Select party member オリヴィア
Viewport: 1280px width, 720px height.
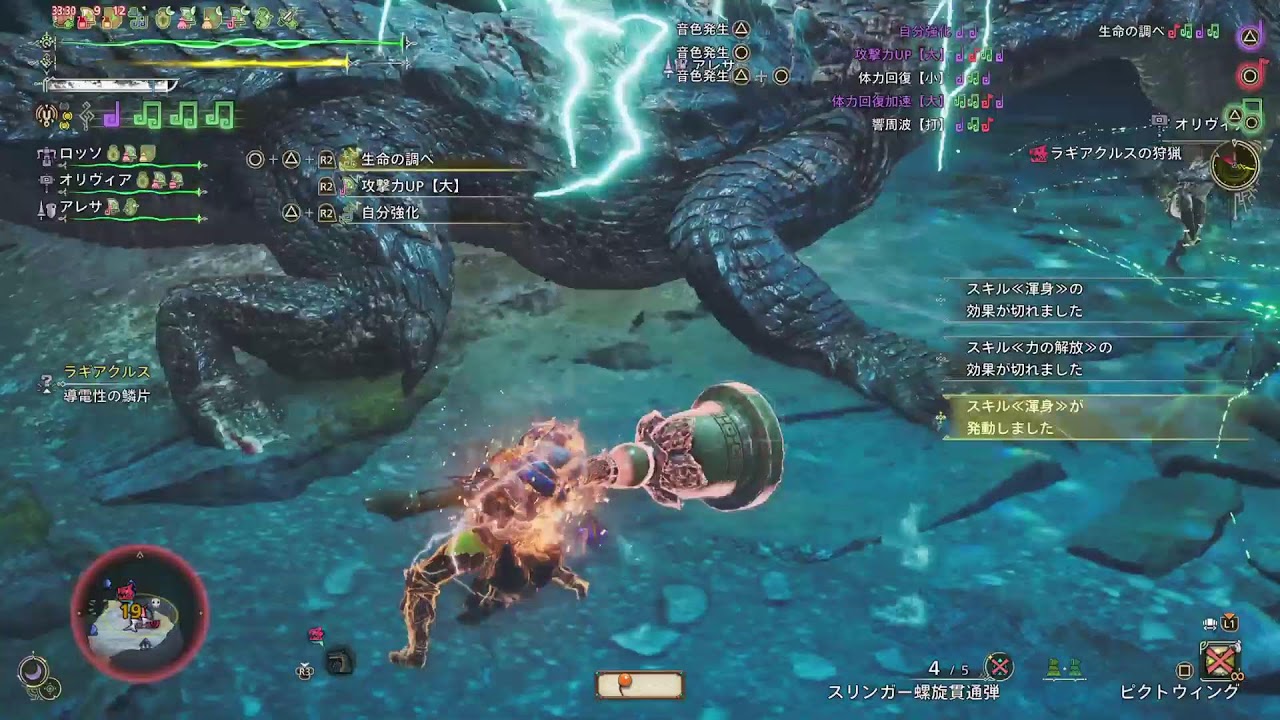point(95,180)
